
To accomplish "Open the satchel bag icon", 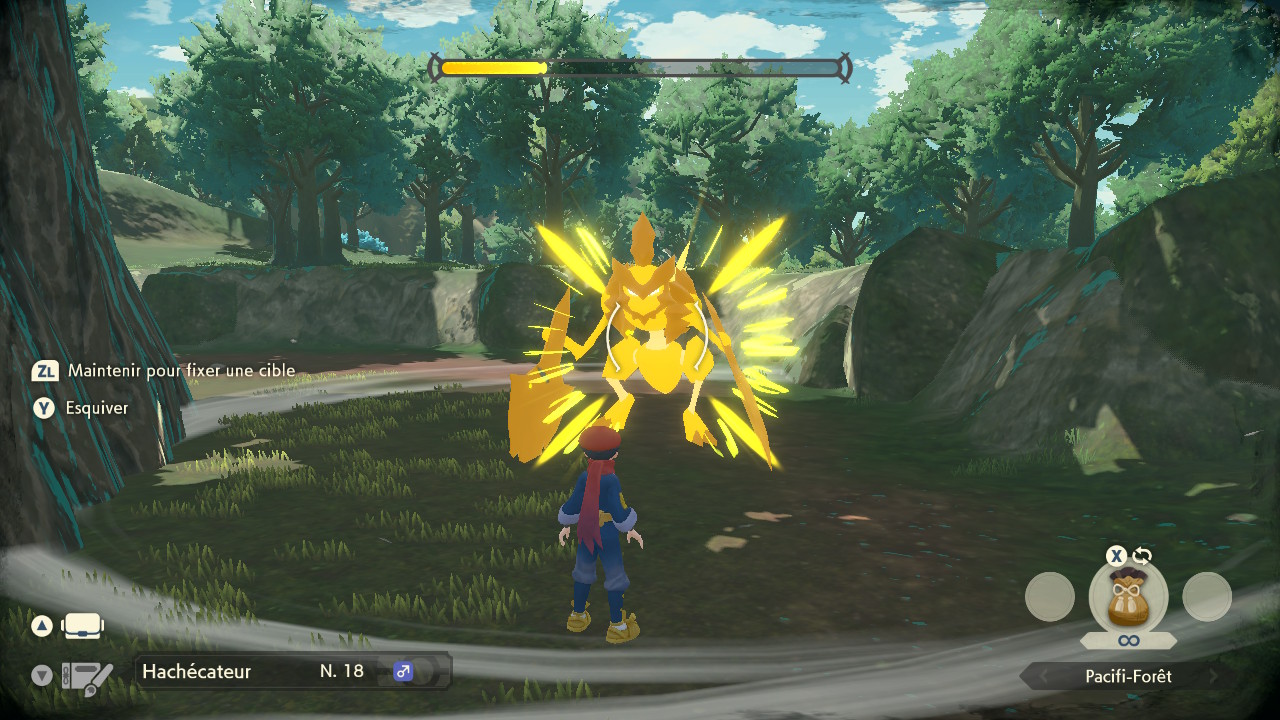I will (84, 627).
